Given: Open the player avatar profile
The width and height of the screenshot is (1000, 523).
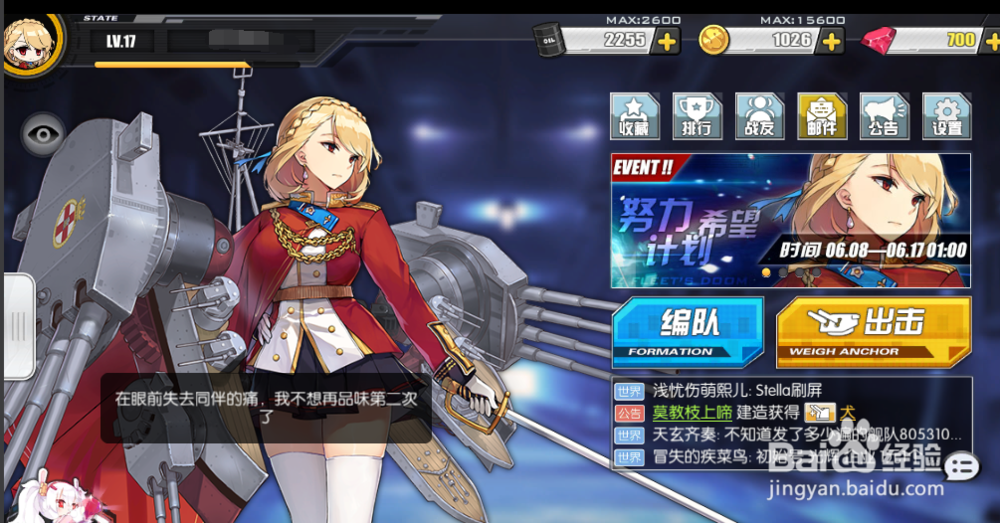Looking at the screenshot, I should [28, 40].
